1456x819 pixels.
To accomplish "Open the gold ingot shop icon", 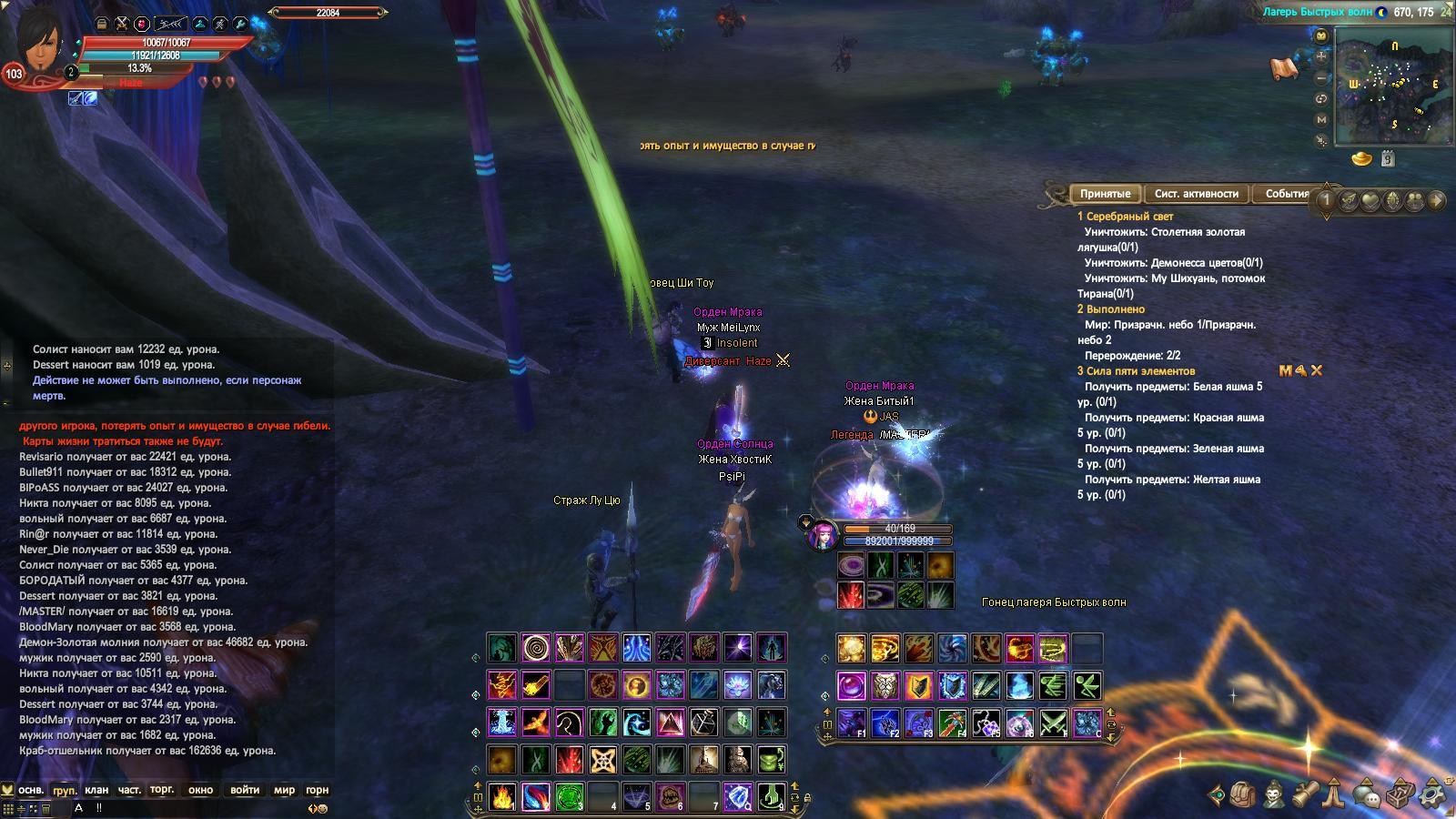I will (x=1361, y=158).
